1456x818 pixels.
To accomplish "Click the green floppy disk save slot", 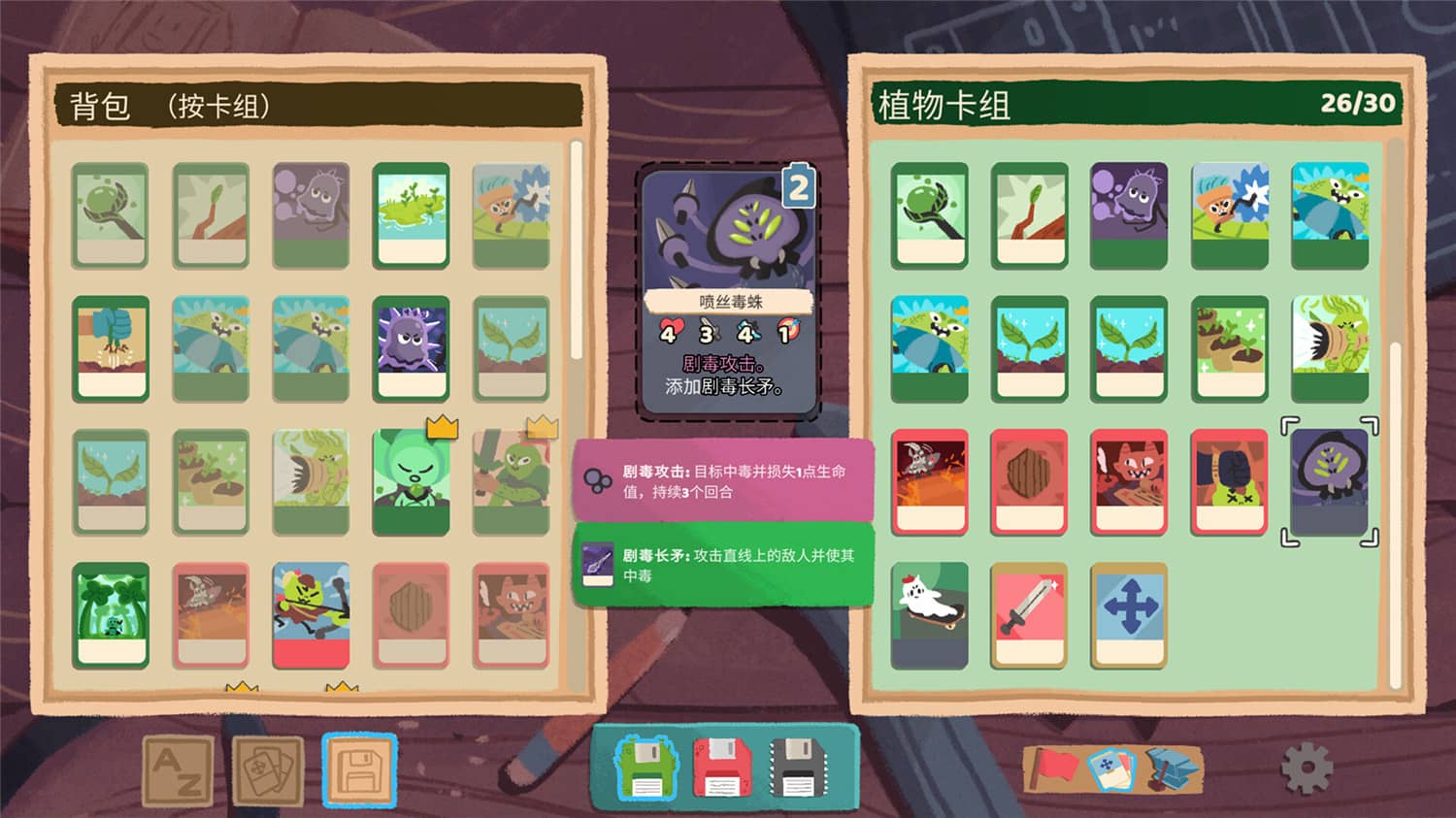I will [645, 769].
